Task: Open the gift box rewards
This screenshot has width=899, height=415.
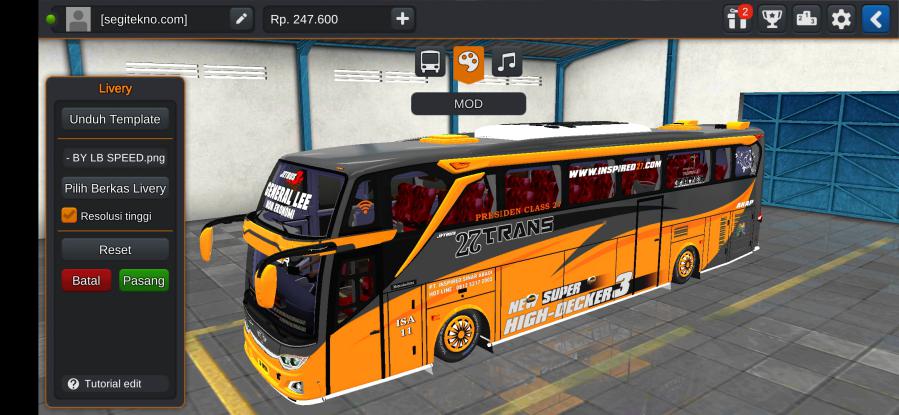Action: coord(738,18)
